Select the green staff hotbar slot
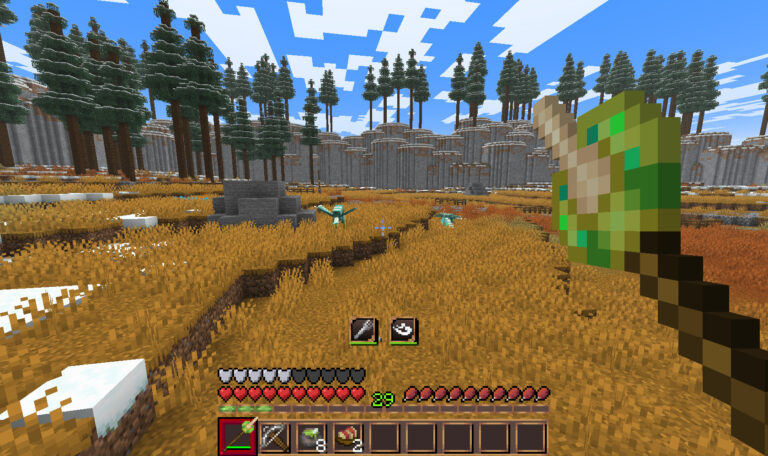Viewport: 768px width, 456px height. tap(237, 437)
